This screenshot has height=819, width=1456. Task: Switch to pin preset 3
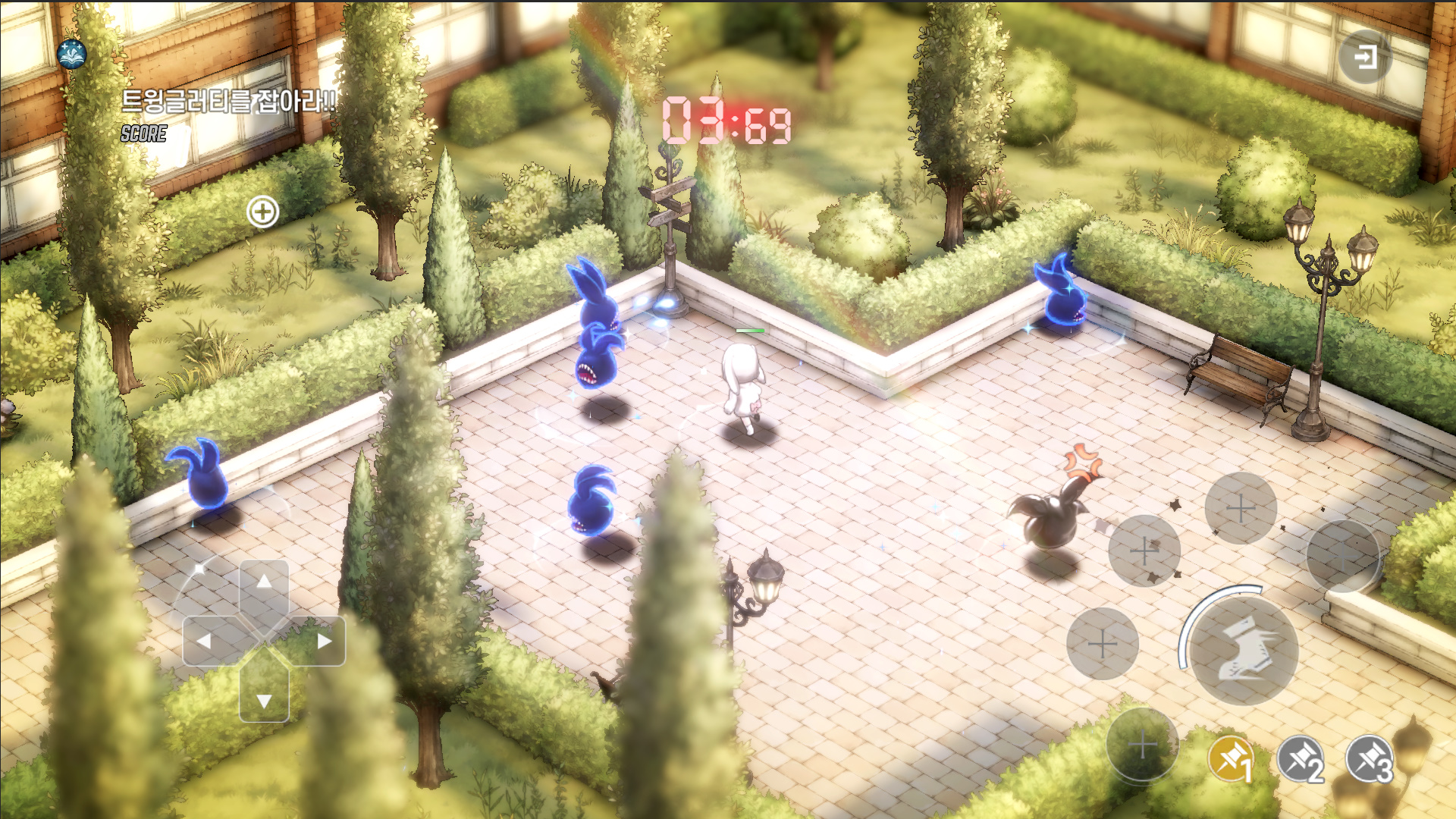click(x=1370, y=759)
